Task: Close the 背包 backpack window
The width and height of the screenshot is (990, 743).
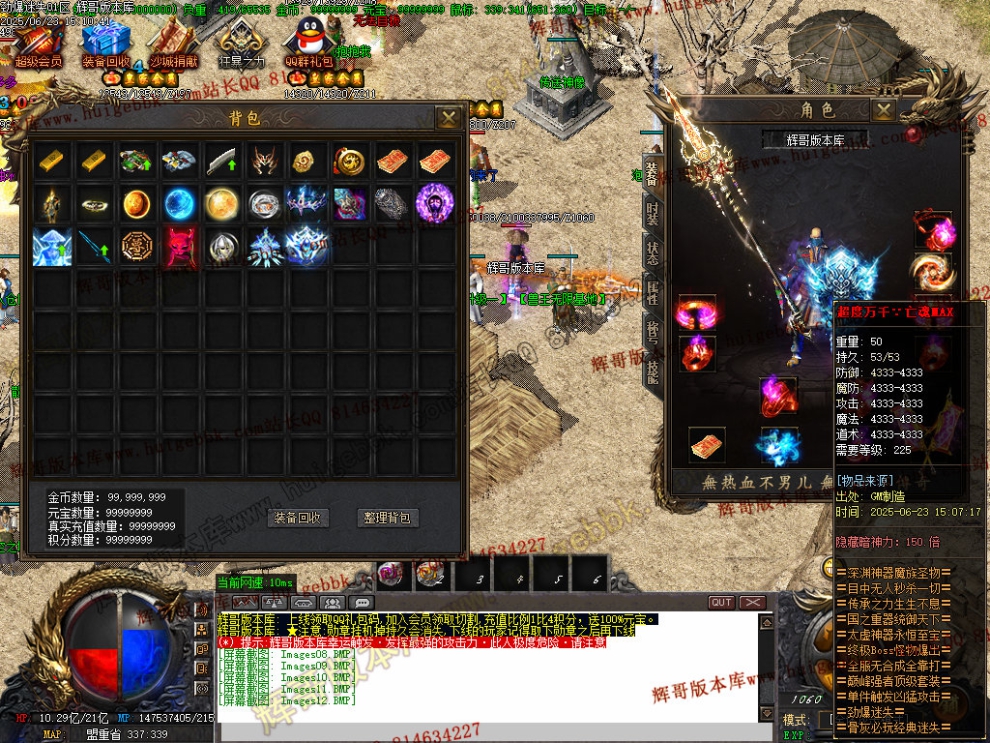Action: click(x=448, y=118)
